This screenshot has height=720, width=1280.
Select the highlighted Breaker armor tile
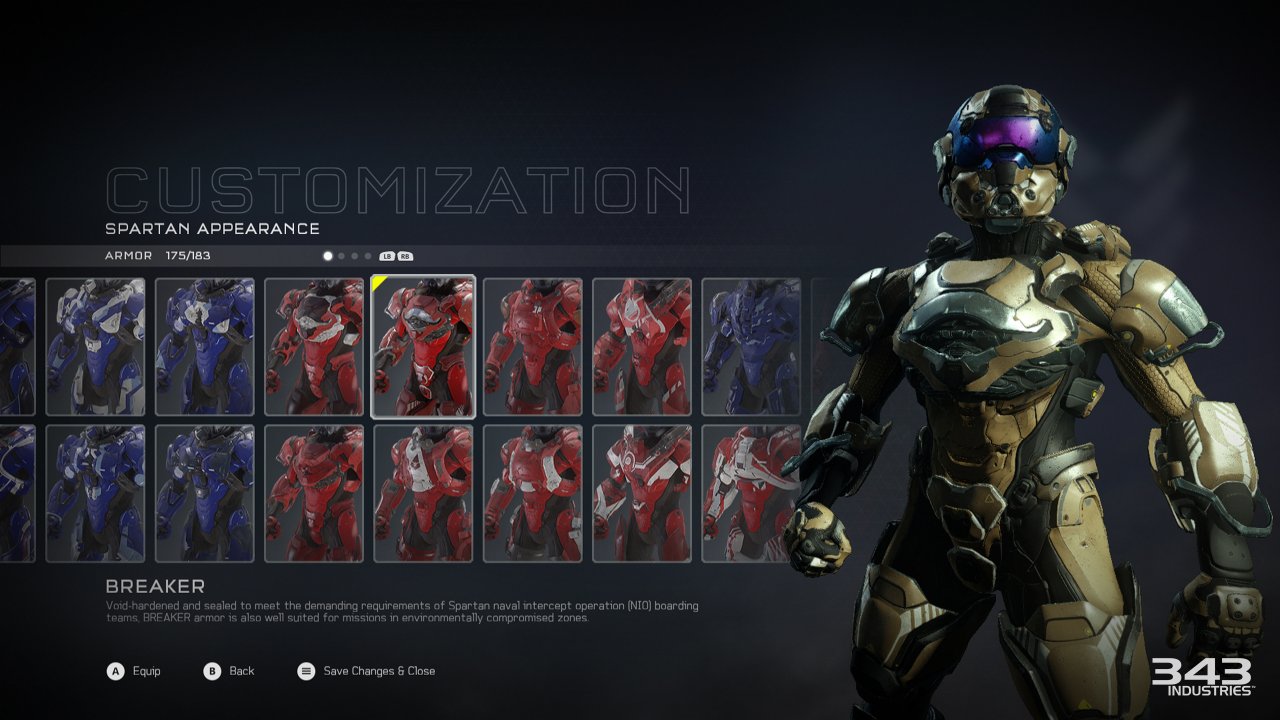[x=423, y=346]
